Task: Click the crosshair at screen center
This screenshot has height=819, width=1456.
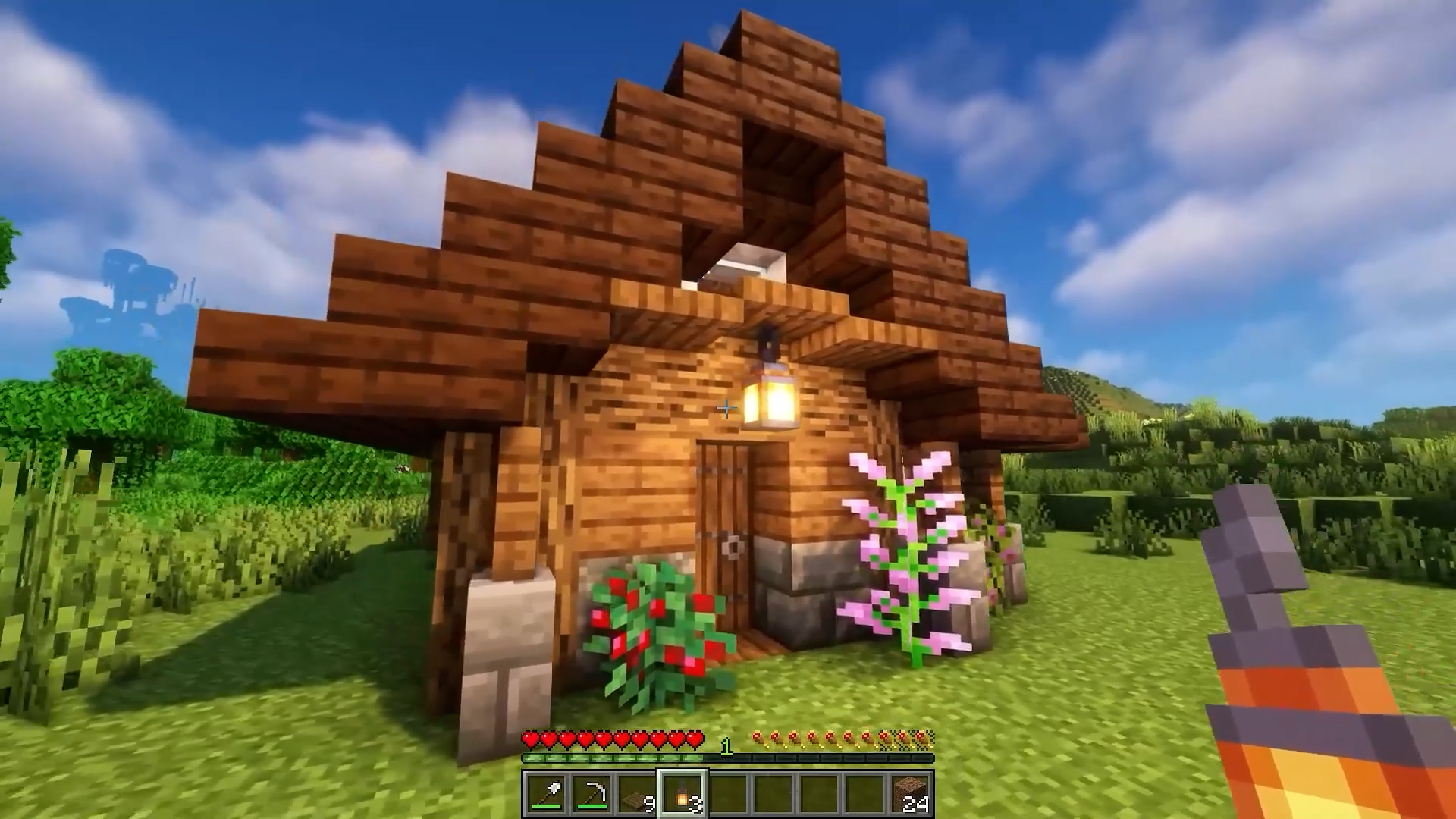Action: pos(725,409)
